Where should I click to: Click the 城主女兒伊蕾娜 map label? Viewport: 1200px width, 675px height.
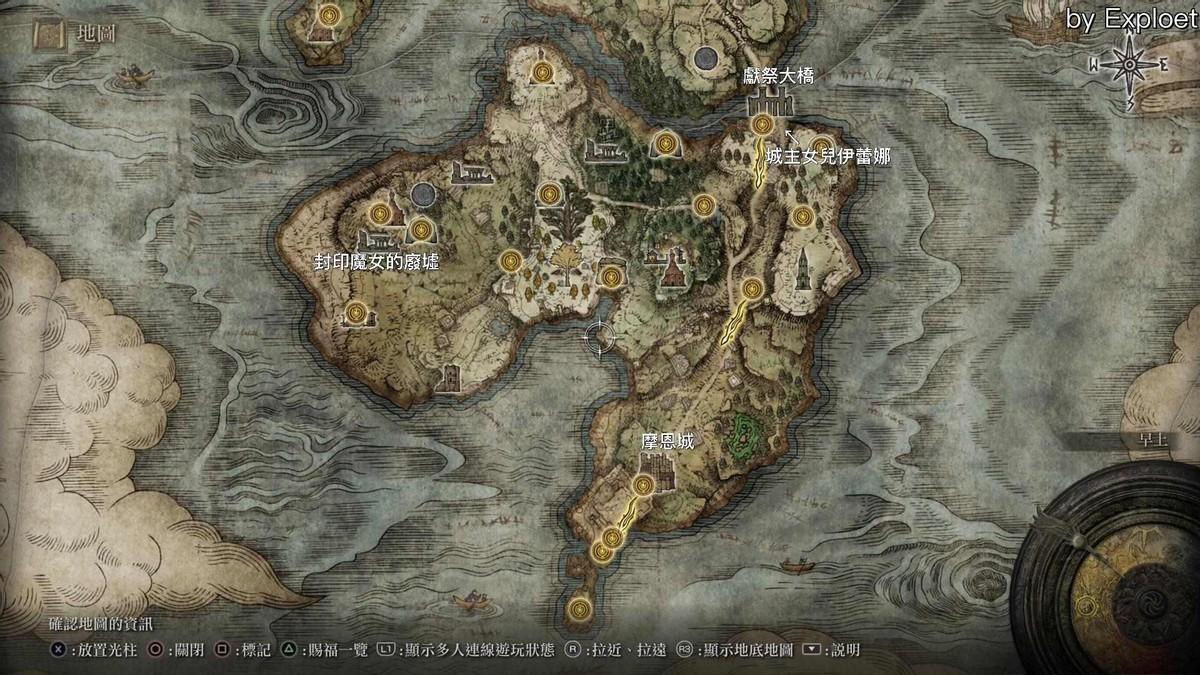(x=828, y=156)
